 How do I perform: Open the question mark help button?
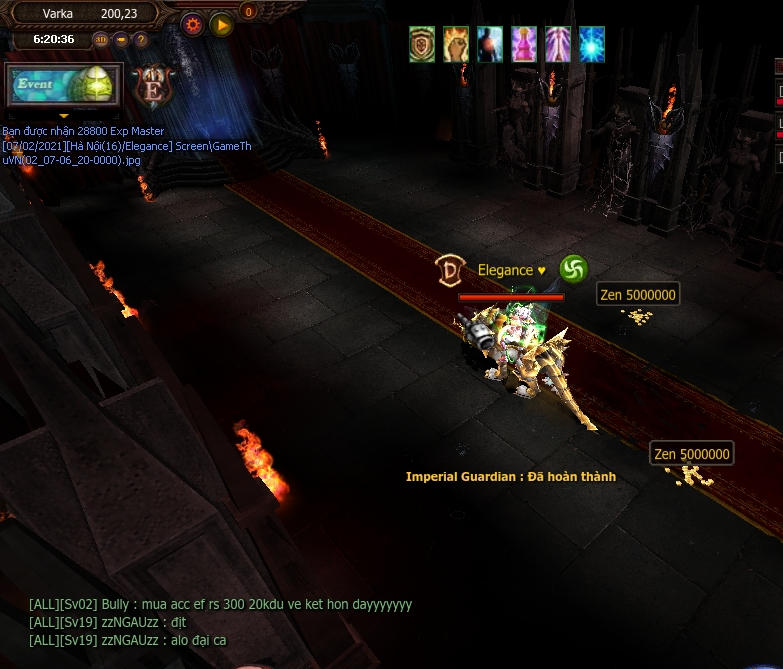(x=141, y=40)
